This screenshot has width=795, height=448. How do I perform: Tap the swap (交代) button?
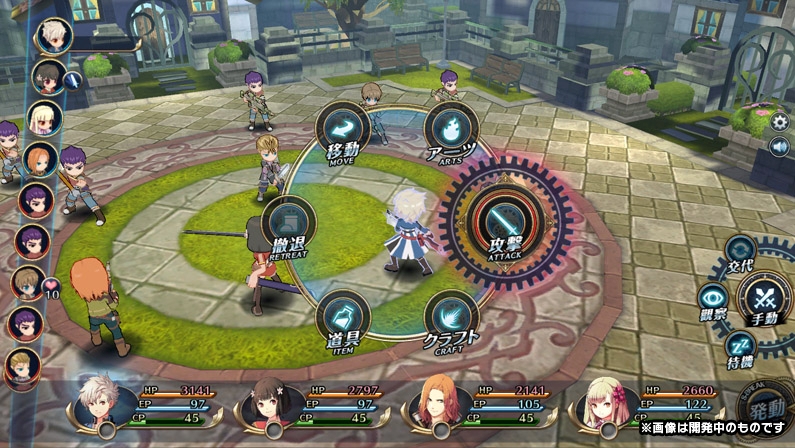click(x=740, y=253)
